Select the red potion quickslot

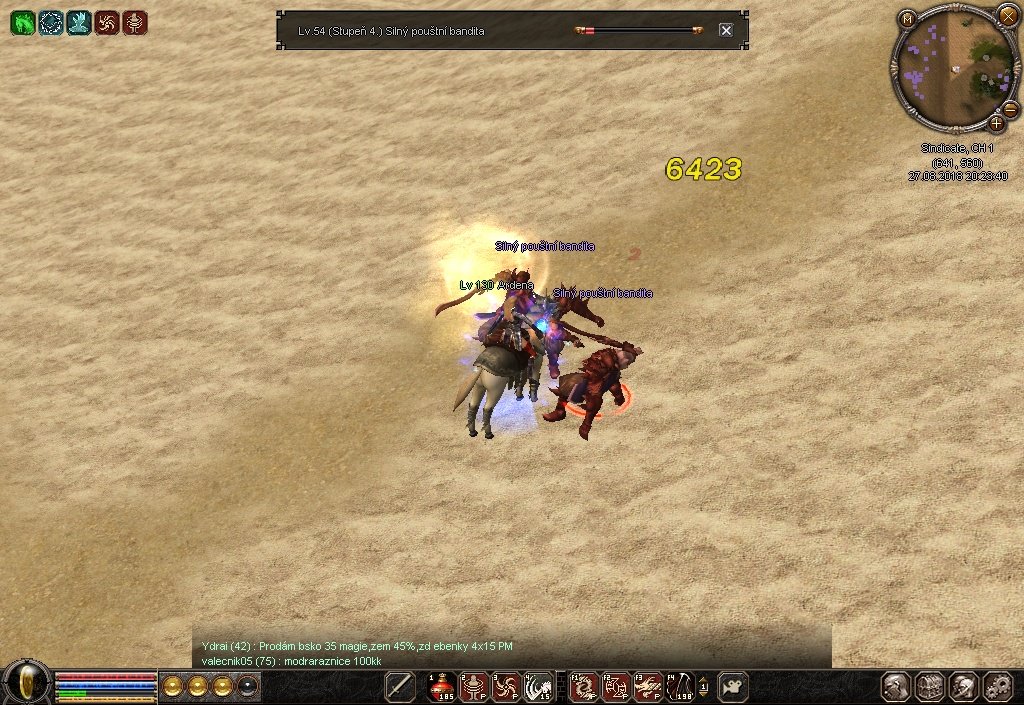pyautogui.click(x=442, y=687)
